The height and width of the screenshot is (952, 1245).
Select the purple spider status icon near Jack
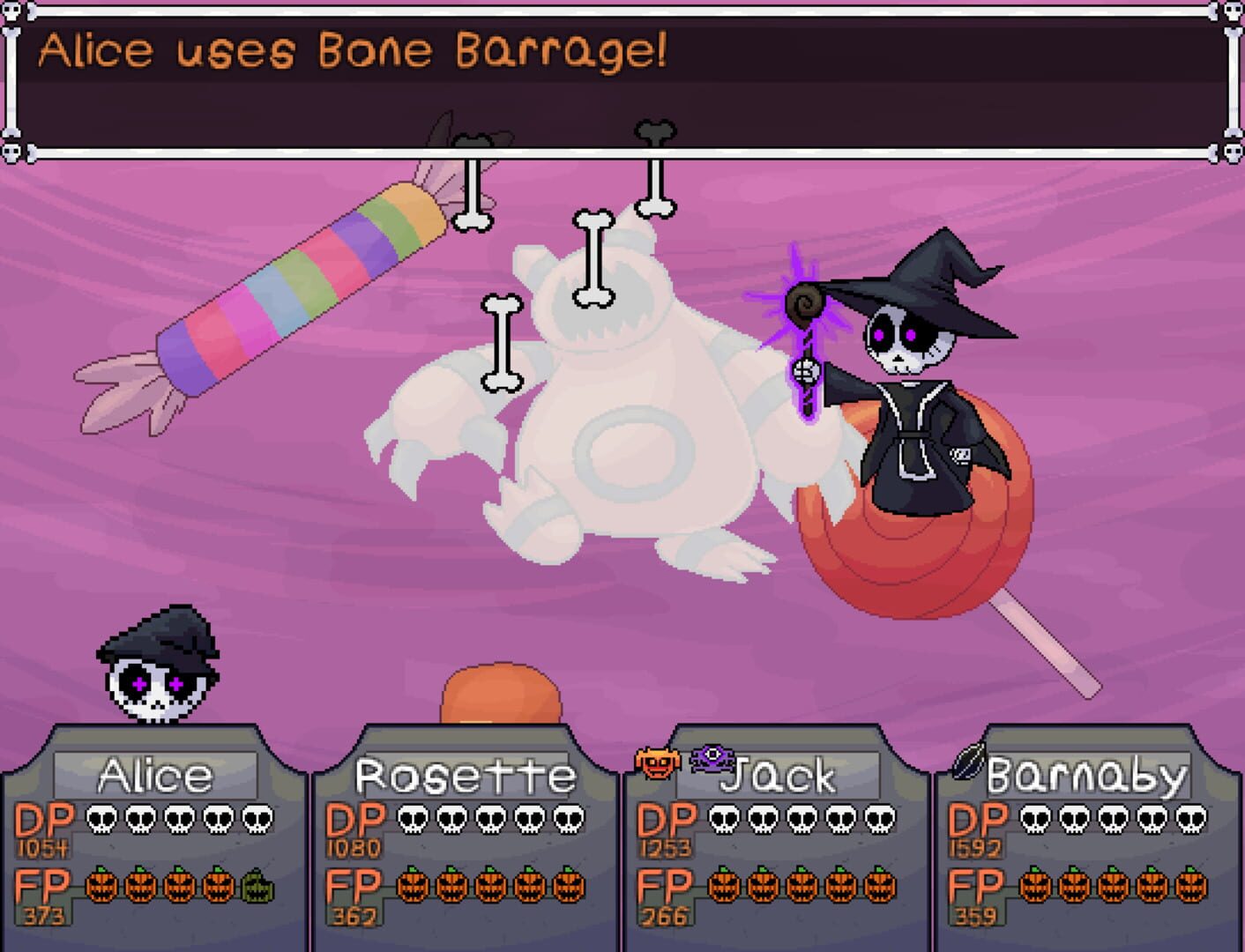click(713, 758)
